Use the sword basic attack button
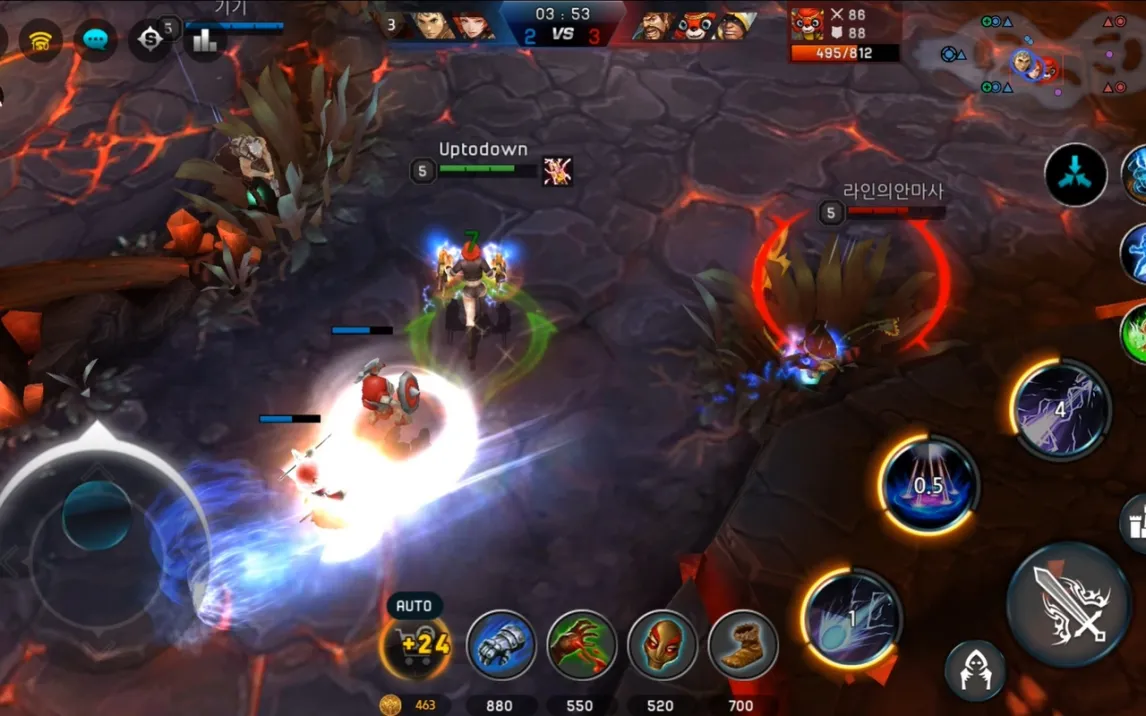The width and height of the screenshot is (1146, 716). pyautogui.click(x=1069, y=604)
